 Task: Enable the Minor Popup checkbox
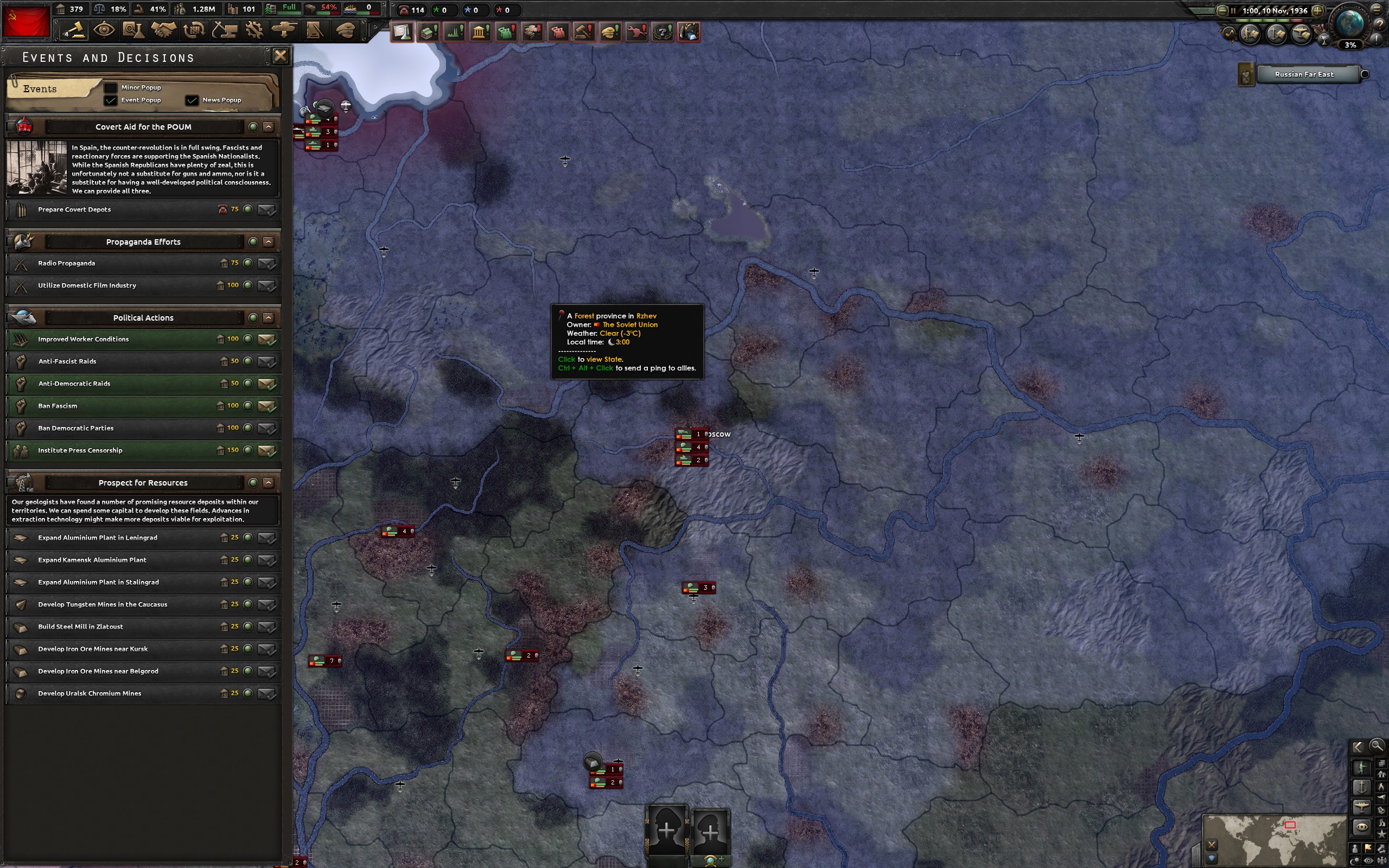point(111,87)
